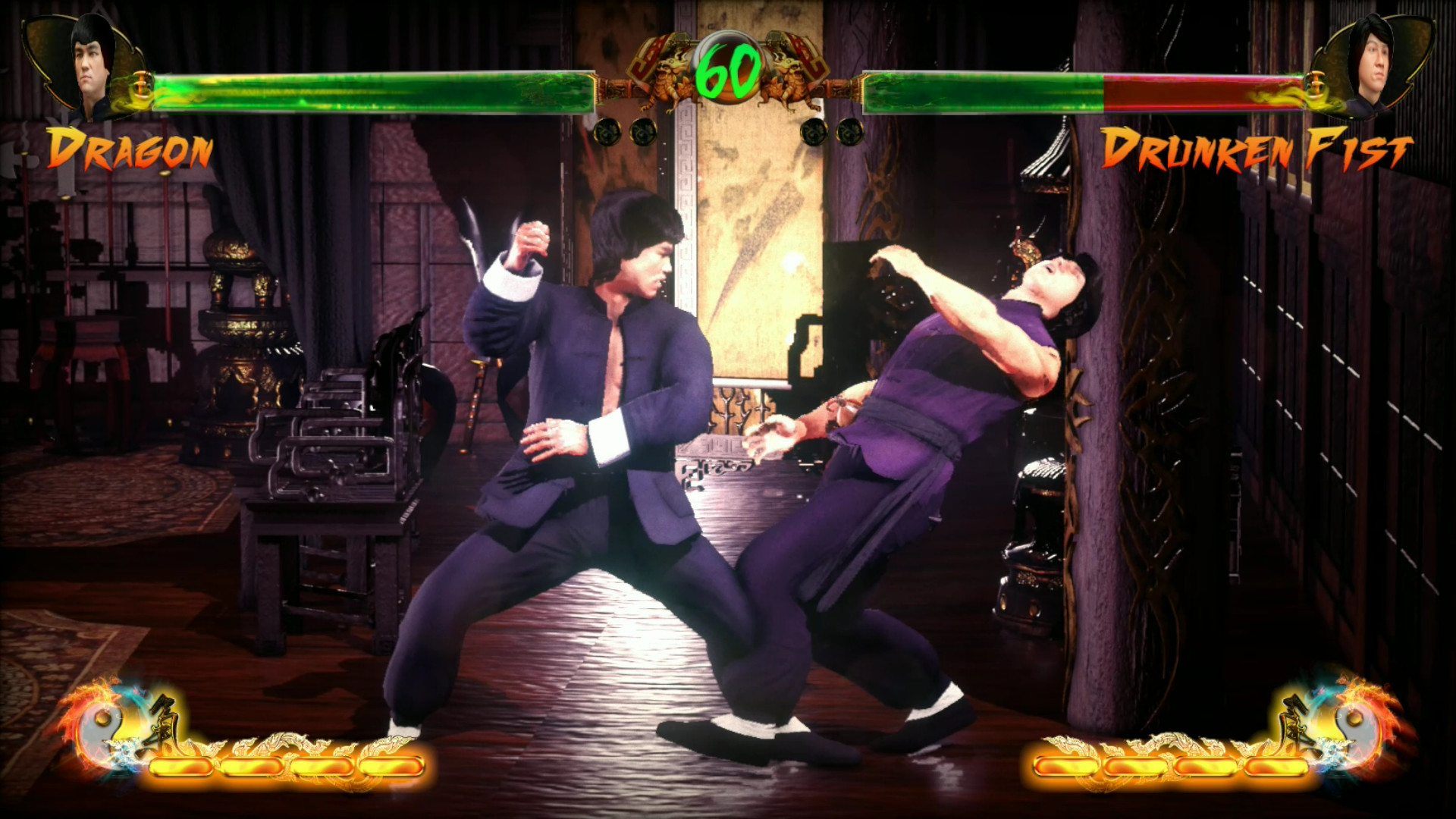Toggle Dragon's first round-win coin
The height and width of the screenshot is (819, 1456).
(x=607, y=132)
